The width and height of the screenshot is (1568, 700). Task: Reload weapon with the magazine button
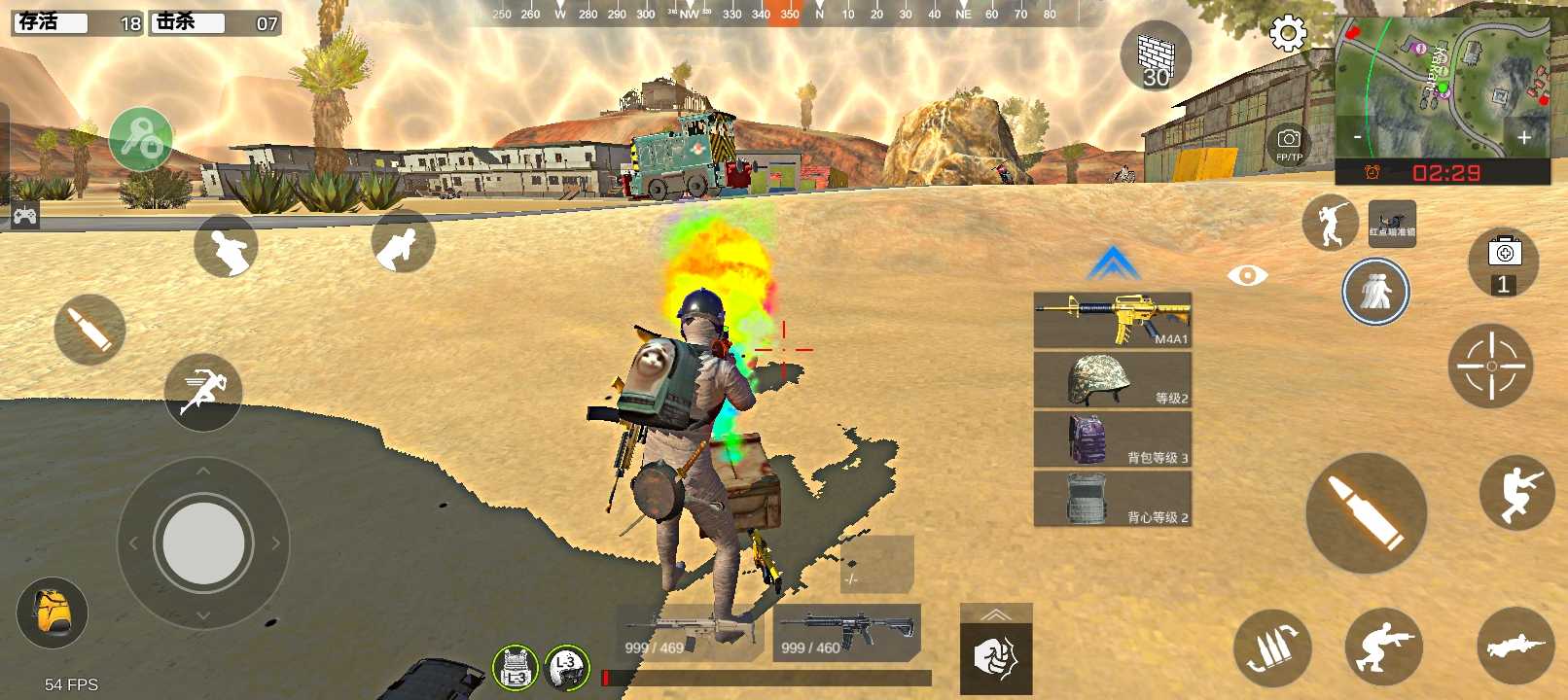pos(1271,647)
